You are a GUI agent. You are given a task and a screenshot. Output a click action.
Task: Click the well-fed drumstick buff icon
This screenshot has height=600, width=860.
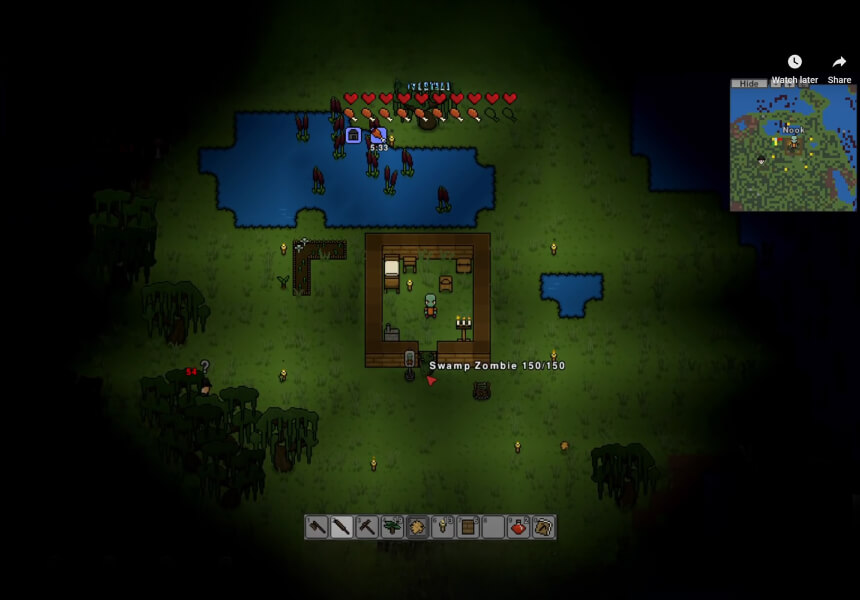(x=378, y=135)
